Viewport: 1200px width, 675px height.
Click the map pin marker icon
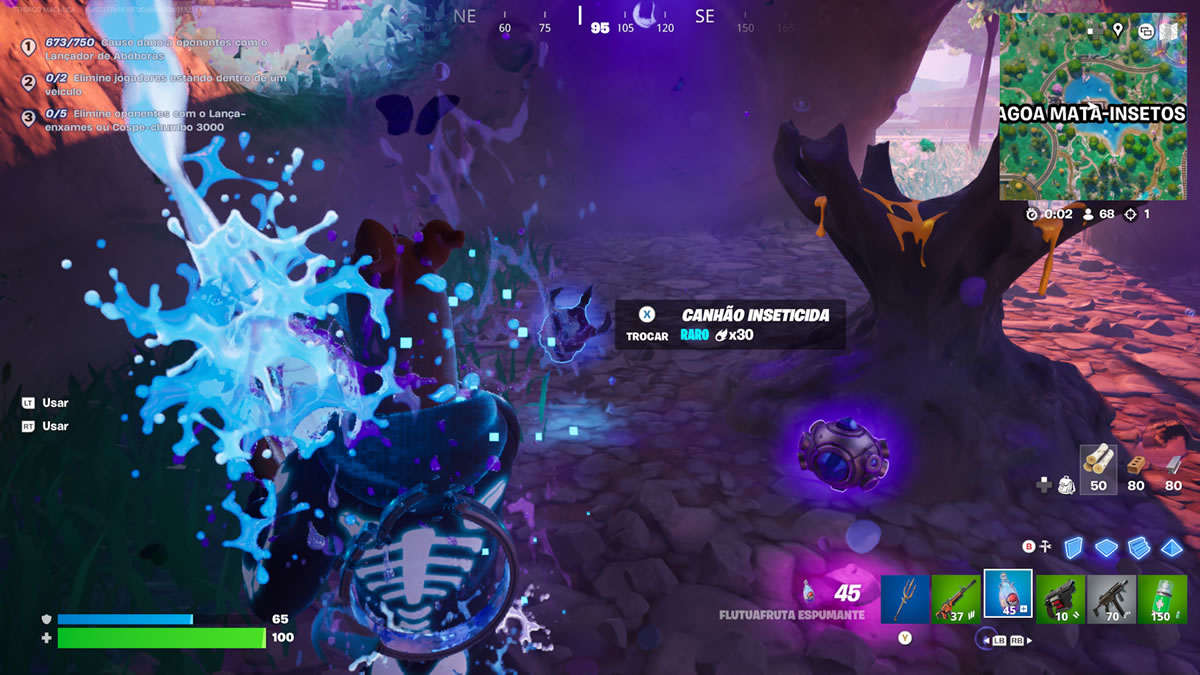point(1117,29)
